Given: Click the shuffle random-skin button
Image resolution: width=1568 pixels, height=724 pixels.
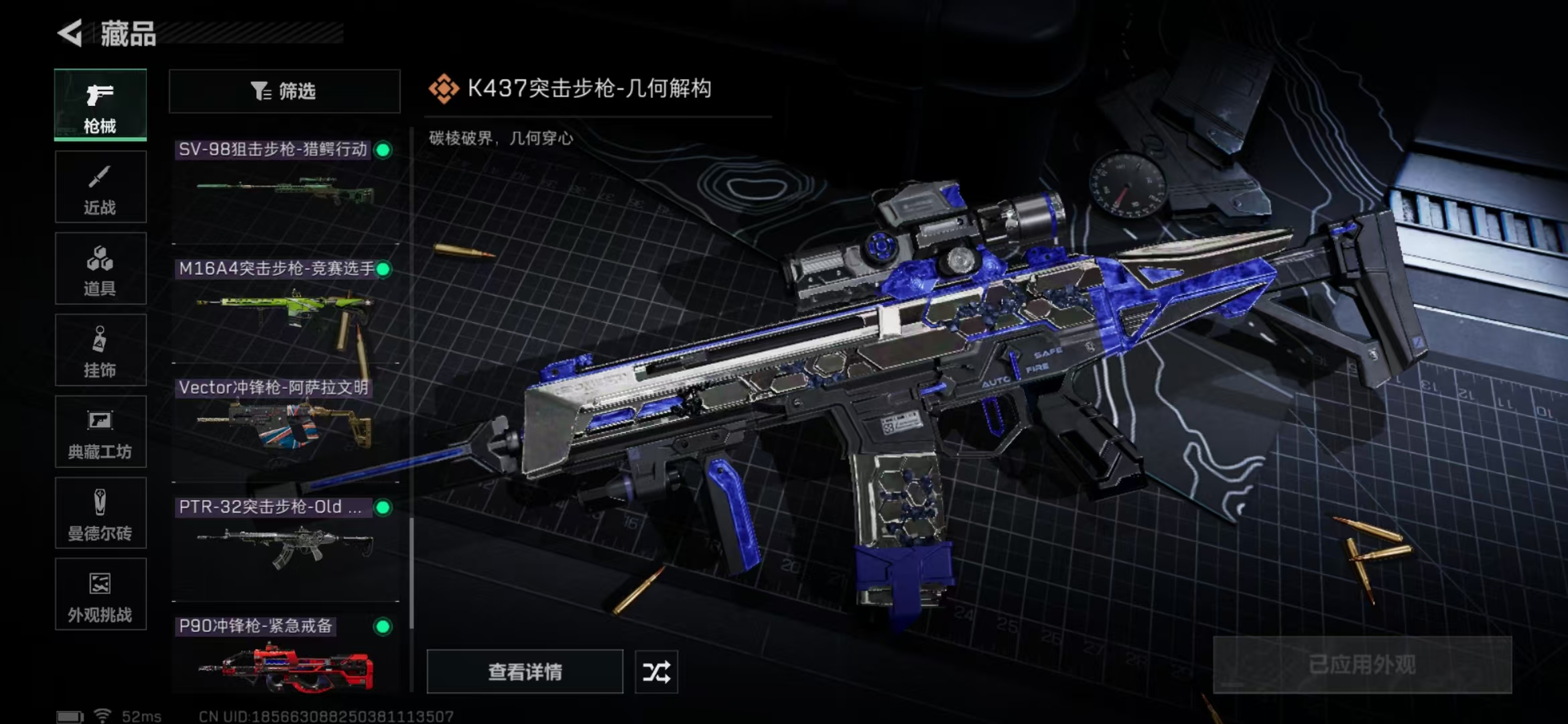Looking at the screenshot, I should (x=656, y=672).
